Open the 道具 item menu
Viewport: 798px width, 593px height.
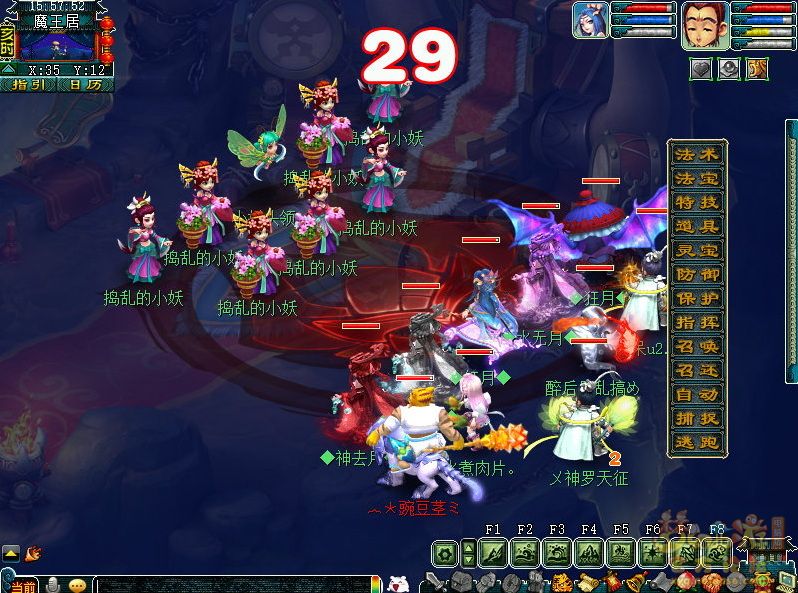coord(697,227)
